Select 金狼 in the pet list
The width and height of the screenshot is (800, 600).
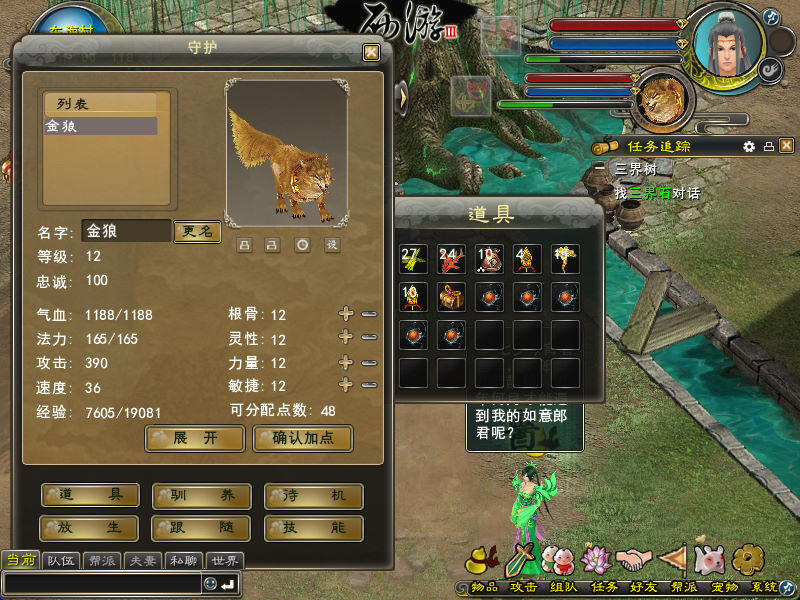click(99, 127)
